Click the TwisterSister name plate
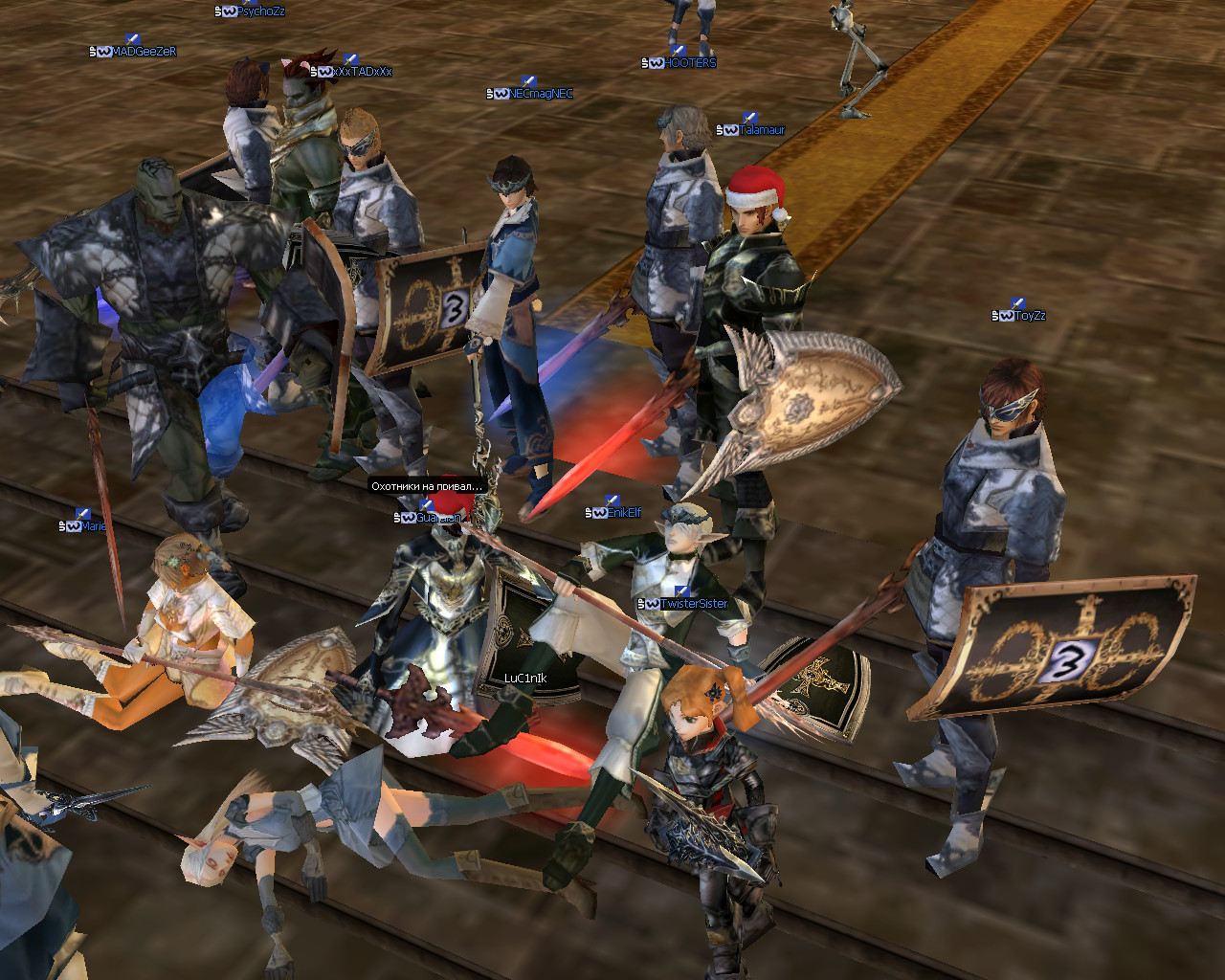Viewport: 1225px width, 980px height. coord(692,604)
